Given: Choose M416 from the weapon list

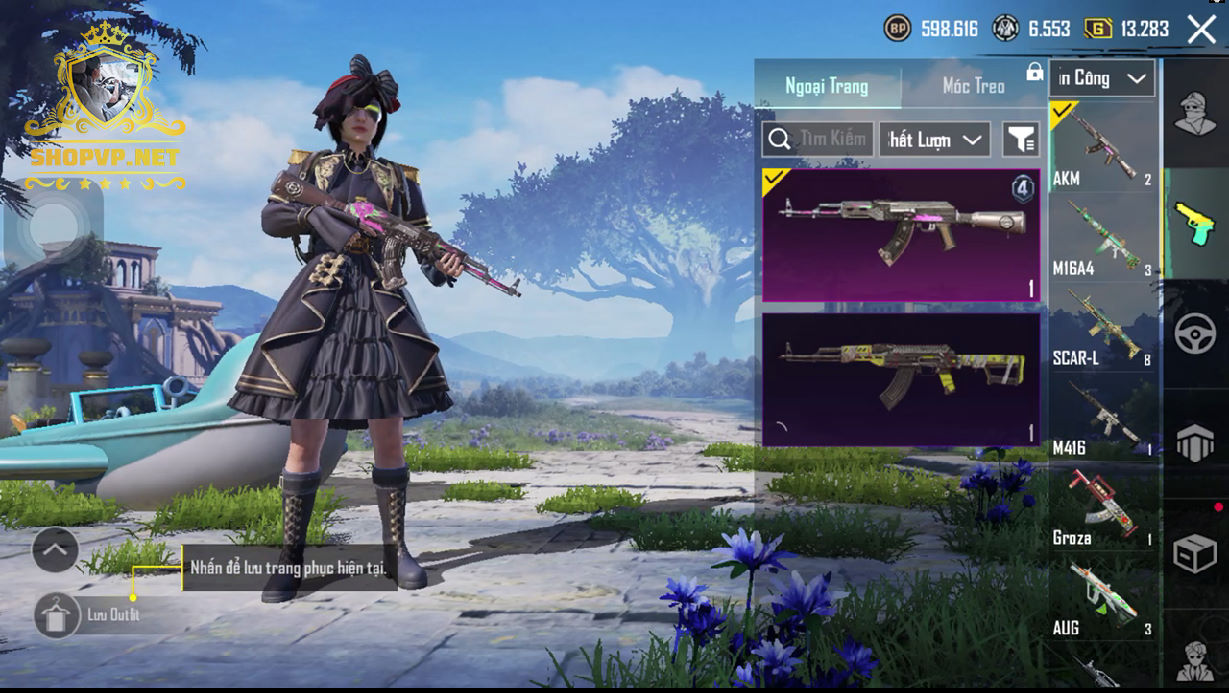Looking at the screenshot, I should 1102,418.
